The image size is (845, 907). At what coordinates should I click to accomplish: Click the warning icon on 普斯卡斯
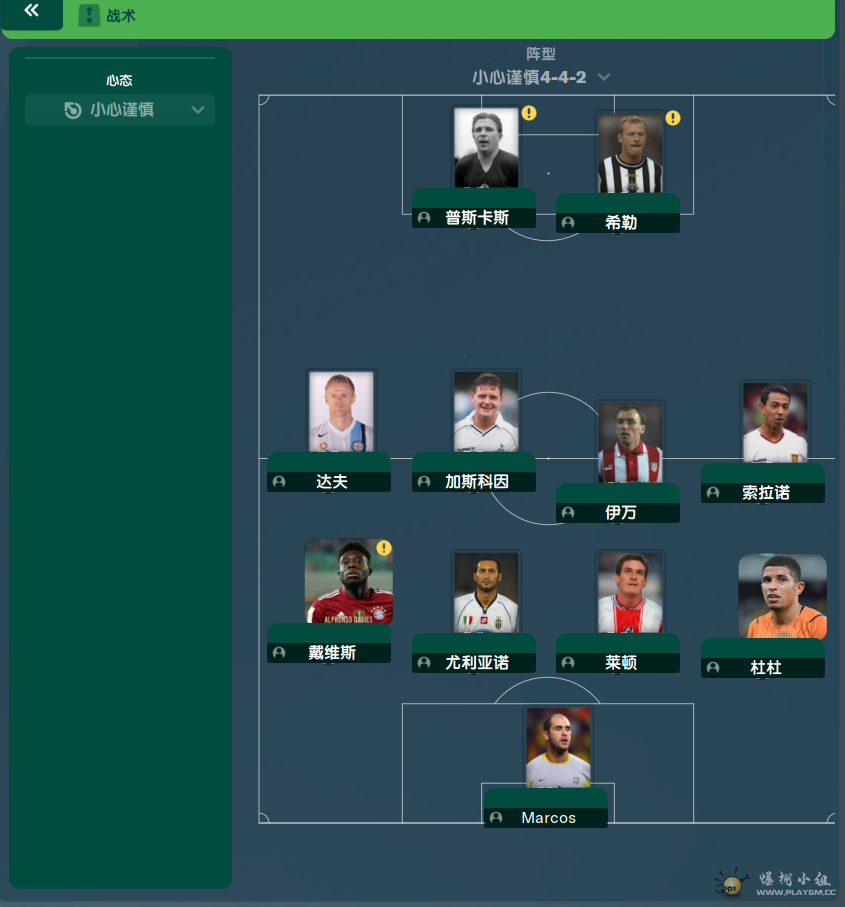[x=529, y=113]
